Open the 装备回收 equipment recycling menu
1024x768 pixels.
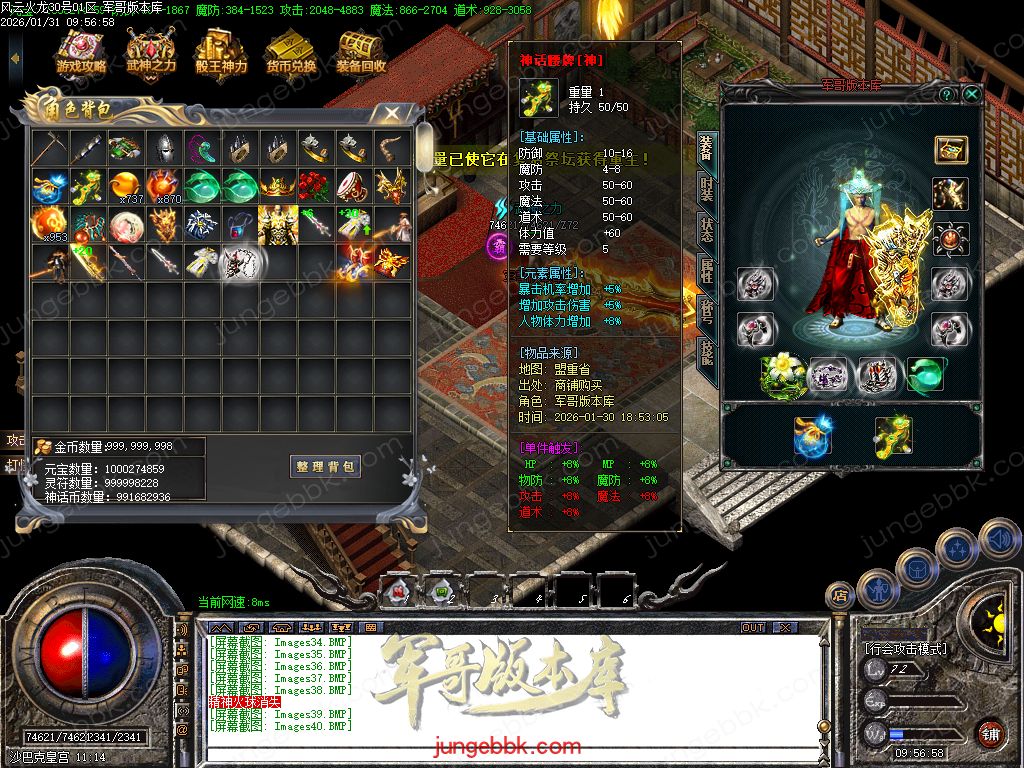coord(361,52)
